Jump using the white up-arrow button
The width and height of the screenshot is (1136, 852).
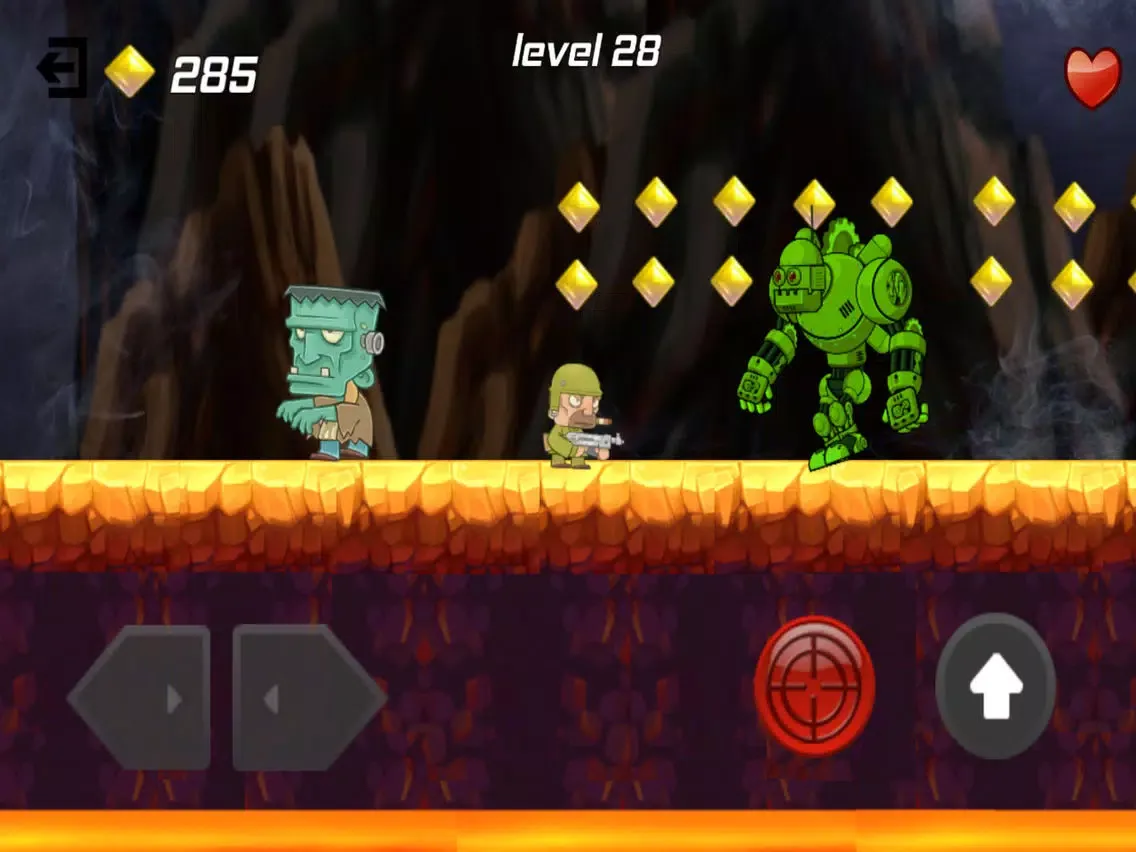pyautogui.click(x=995, y=686)
